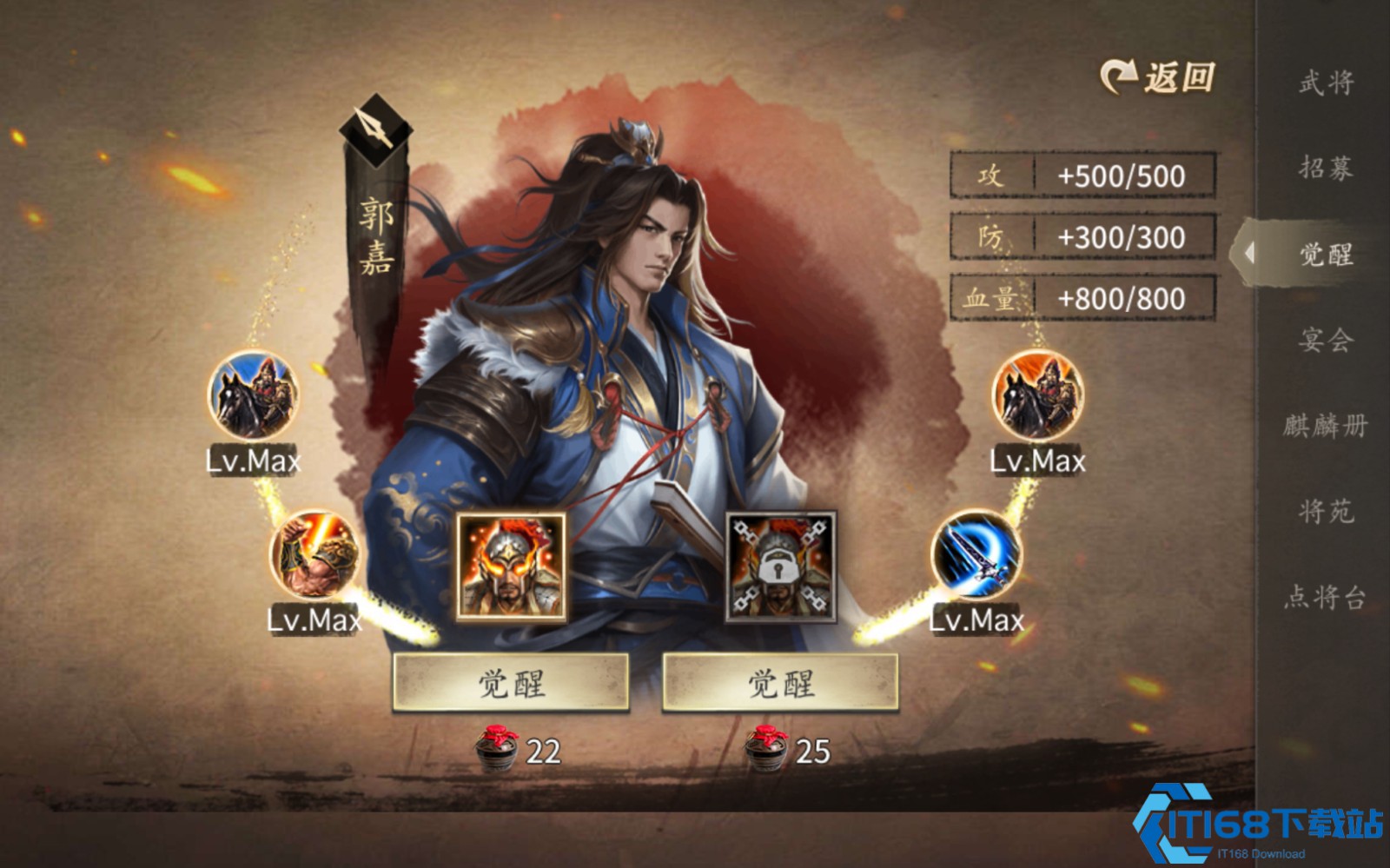Open the 点将台 tab
This screenshot has width=1390, height=868.
[1326, 597]
